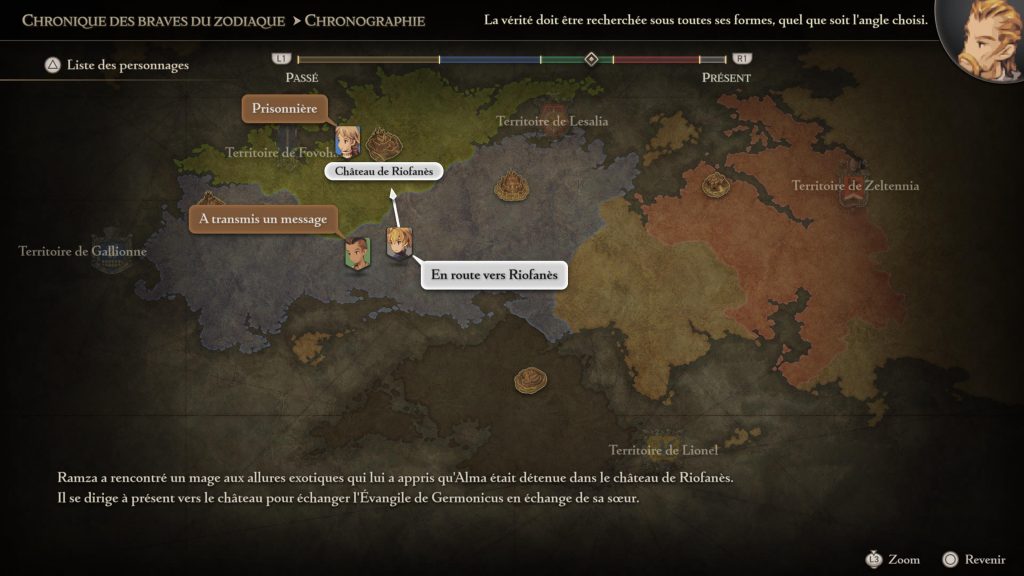The image size is (1024, 576).
Task: Click the Prisonnière label
Action: (x=285, y=109)
